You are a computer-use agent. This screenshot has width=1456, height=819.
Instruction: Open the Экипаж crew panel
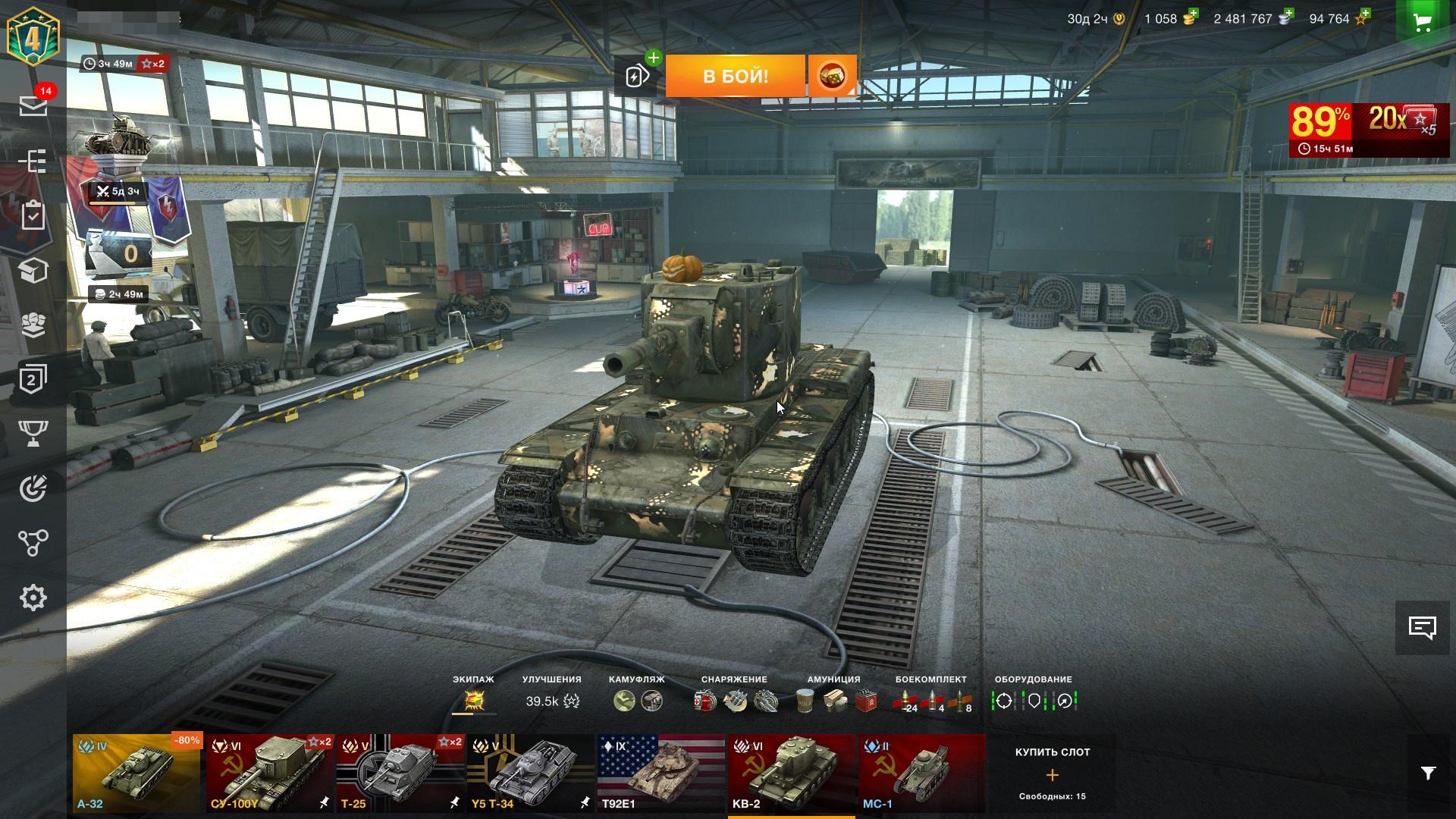pyautogui.click(x=474, y=700)
